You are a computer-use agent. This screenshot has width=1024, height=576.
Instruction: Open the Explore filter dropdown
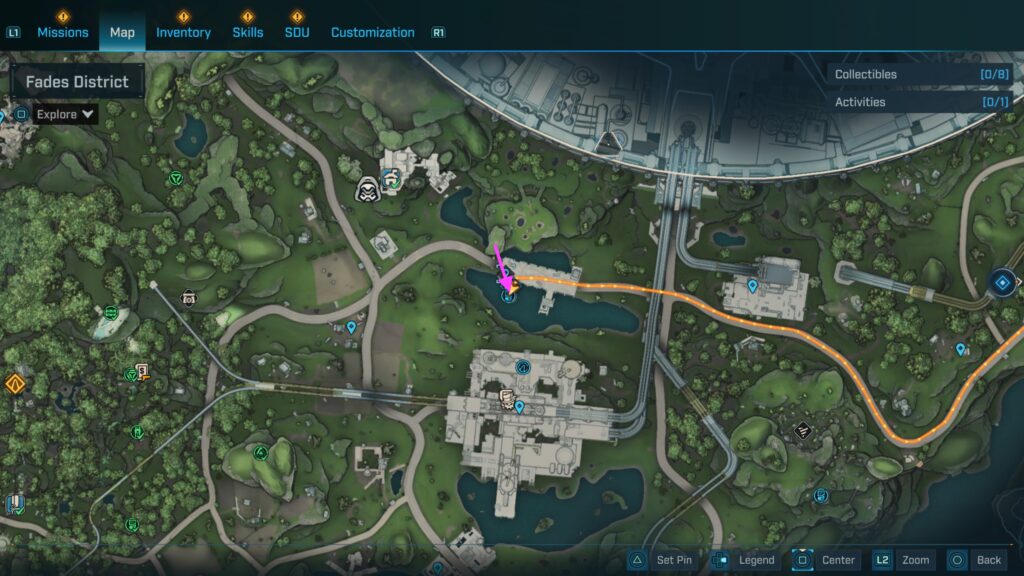[66, 114]
